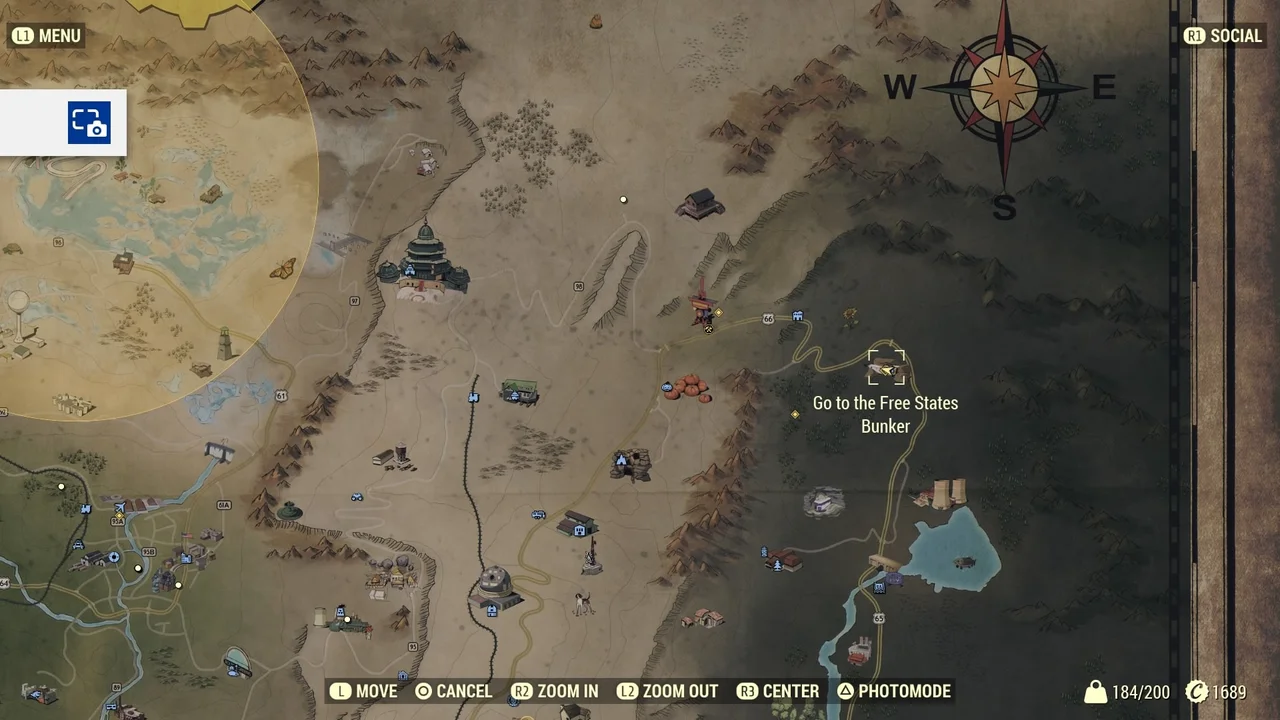Activate PHOTOMODE from the bottom bar
This screenshot has width=1280, height=720.
pos(893,691)
